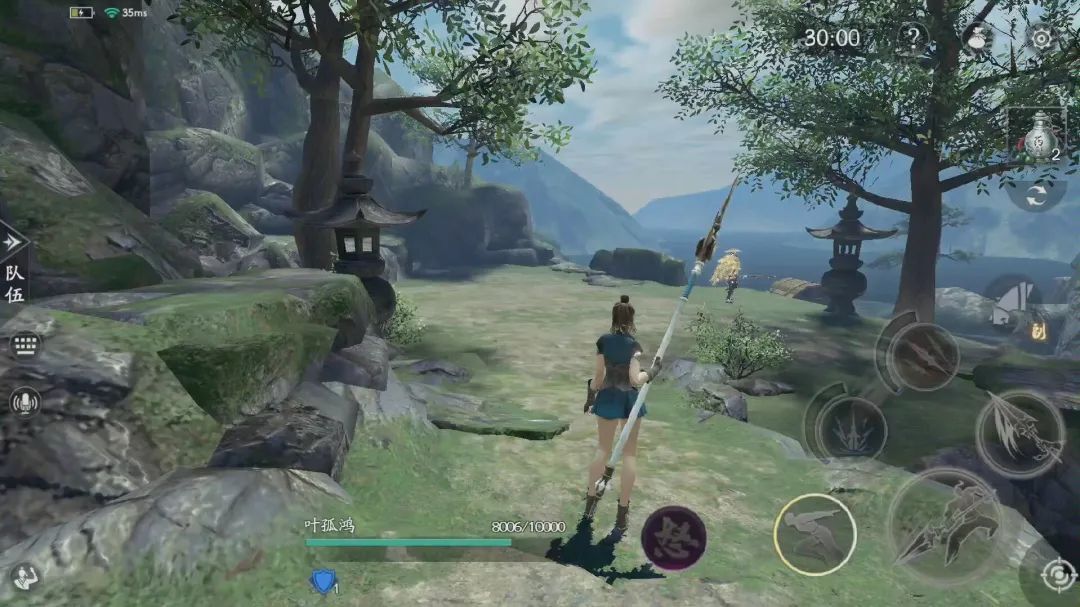Use the healing potion jar item
Image resolution: width=1080 pixels, height=607 pixels.
click(x=1037, y=137)
